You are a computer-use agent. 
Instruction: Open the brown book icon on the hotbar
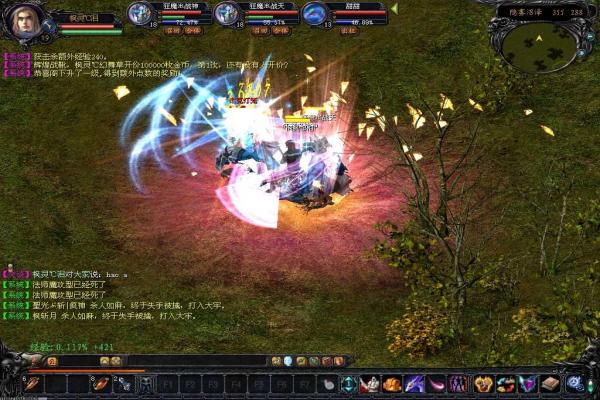[549, 383]
